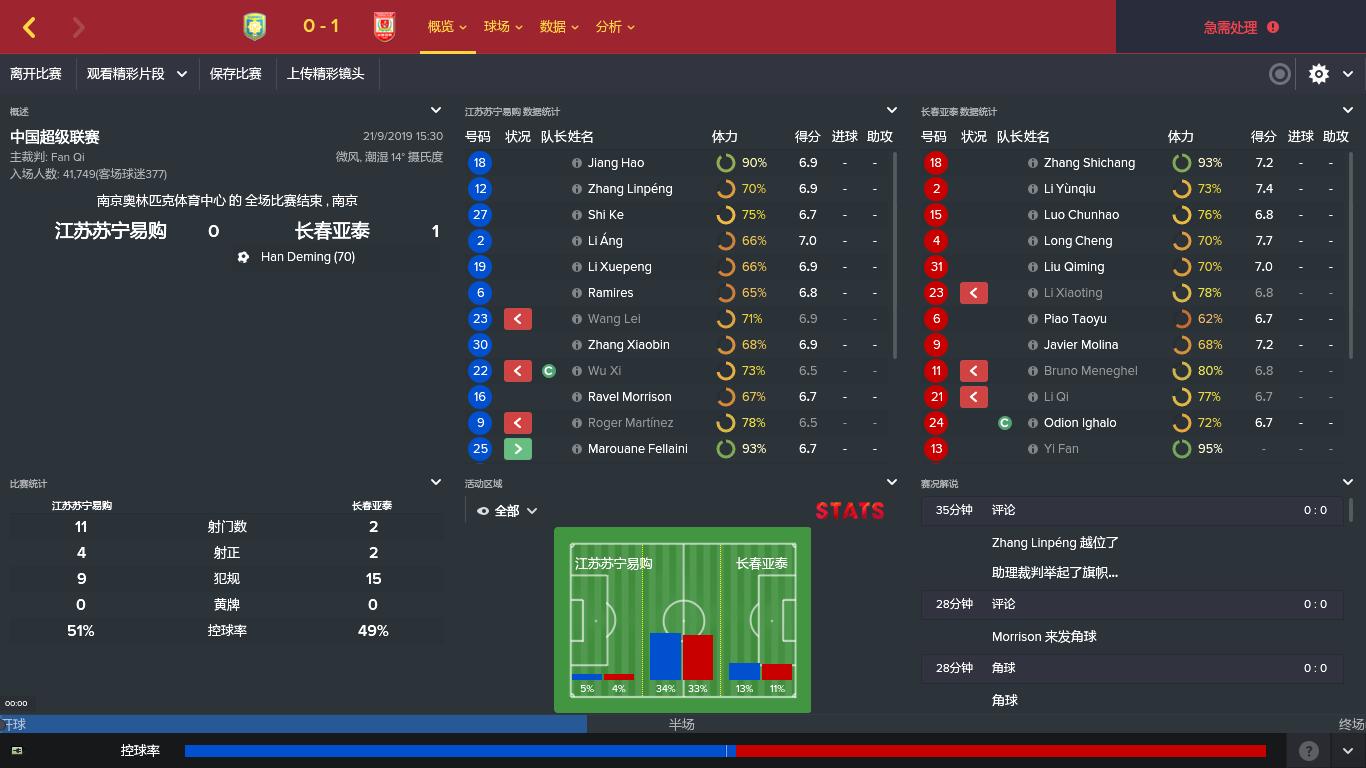Collapse the 赛况解说 panel with its chevron

click(x=1347, y=481)
